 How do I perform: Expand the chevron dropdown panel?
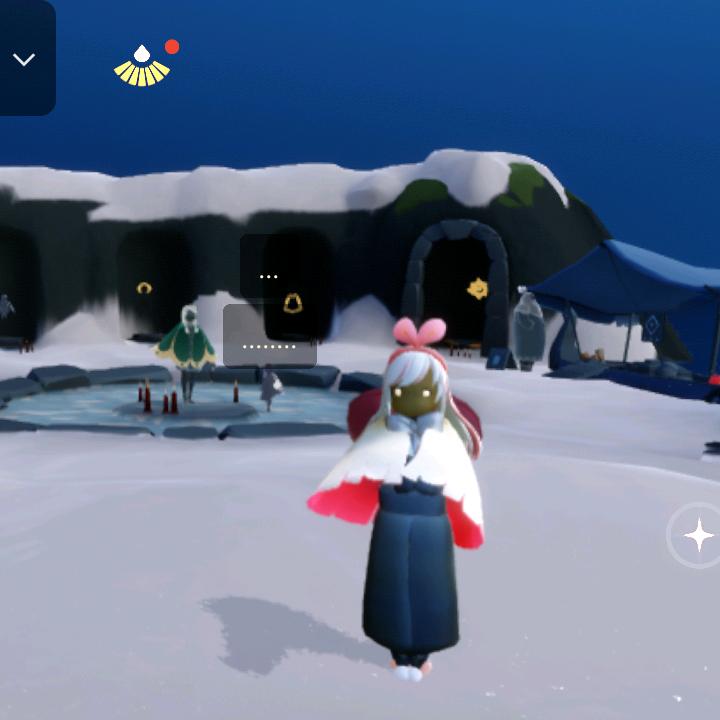click(x=23, y=59)
